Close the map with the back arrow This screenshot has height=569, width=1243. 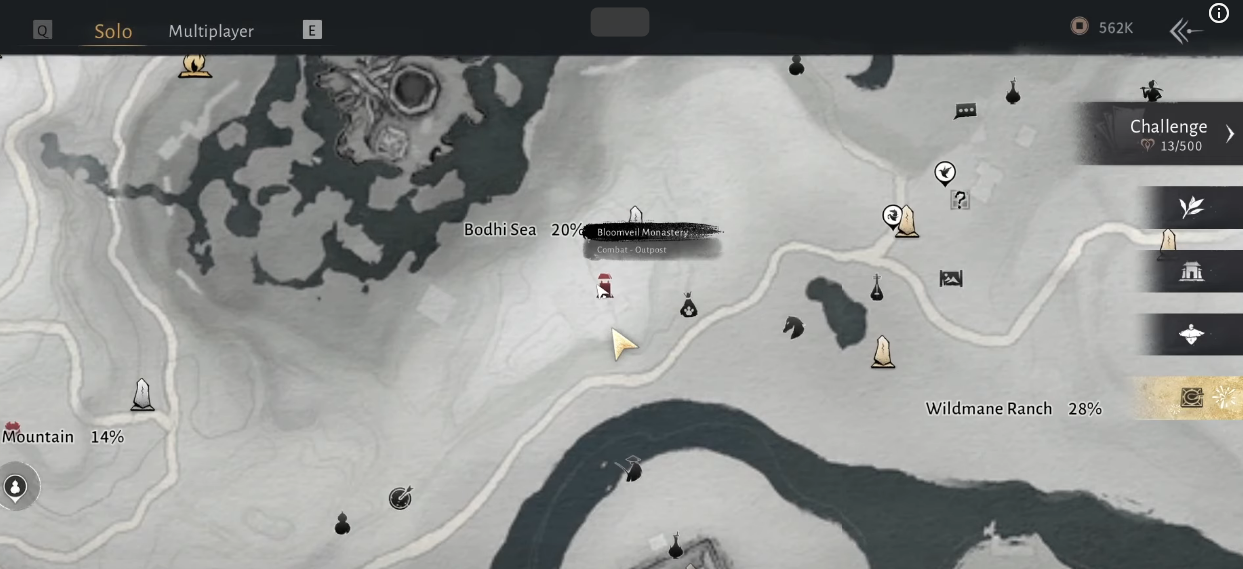pyautogui.click(x=1186, y=31)
